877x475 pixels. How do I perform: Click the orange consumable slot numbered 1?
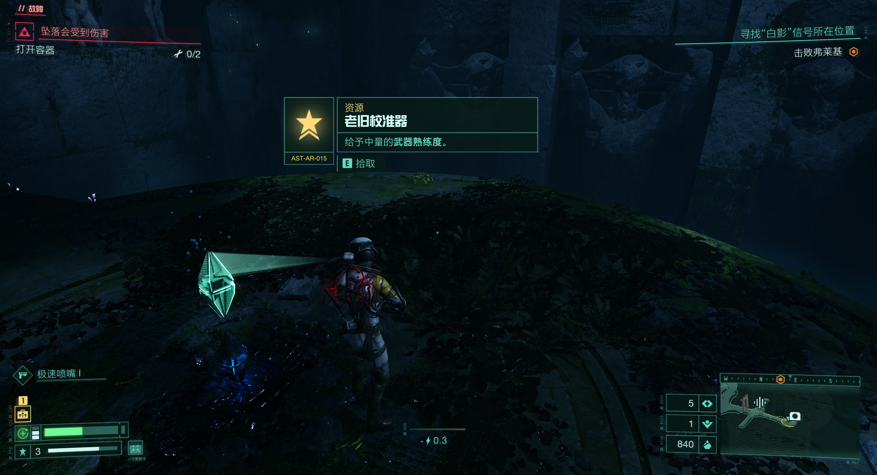(x=22, y=412)
